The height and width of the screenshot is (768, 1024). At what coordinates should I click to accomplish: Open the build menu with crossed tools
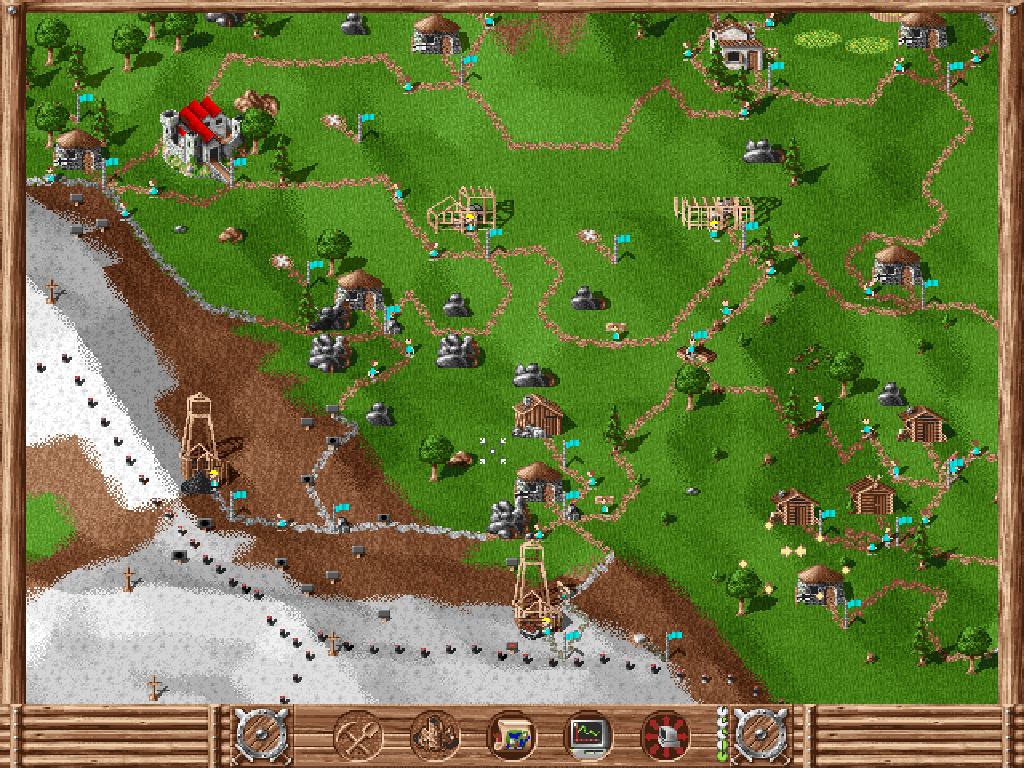tap(357, 736)
